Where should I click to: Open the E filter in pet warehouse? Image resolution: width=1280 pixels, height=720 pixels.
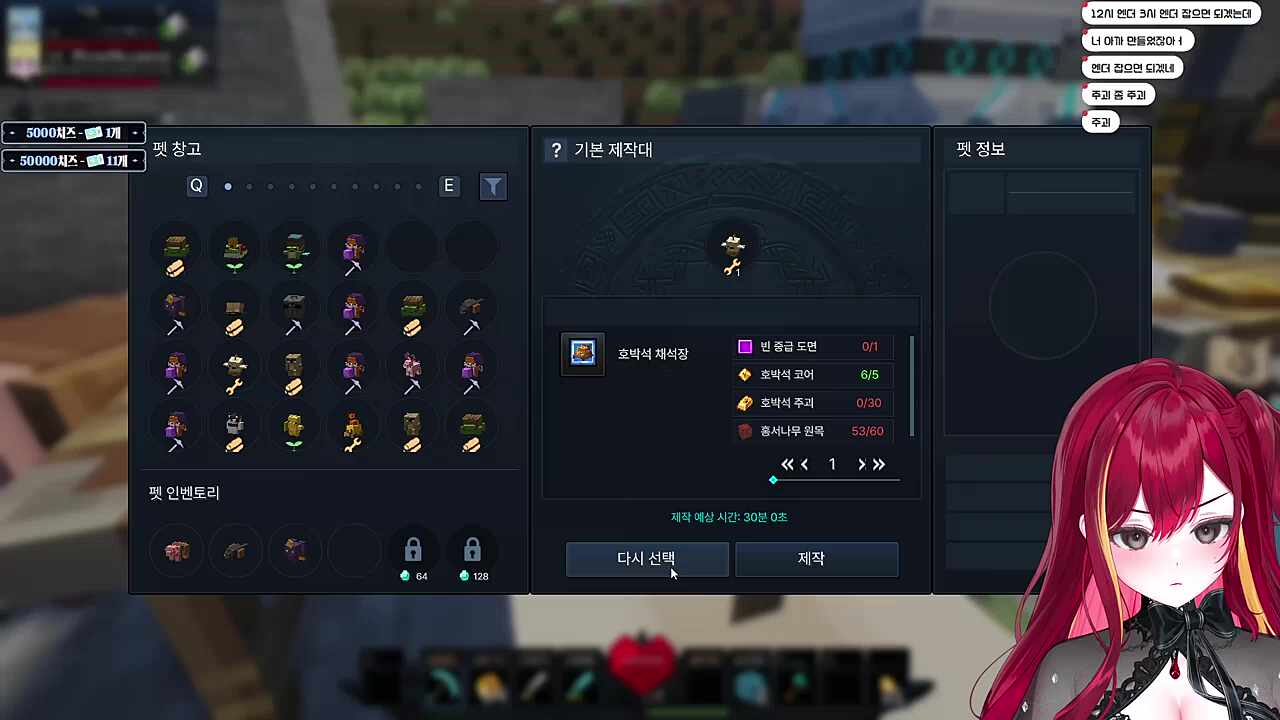(x=448, y=186)
